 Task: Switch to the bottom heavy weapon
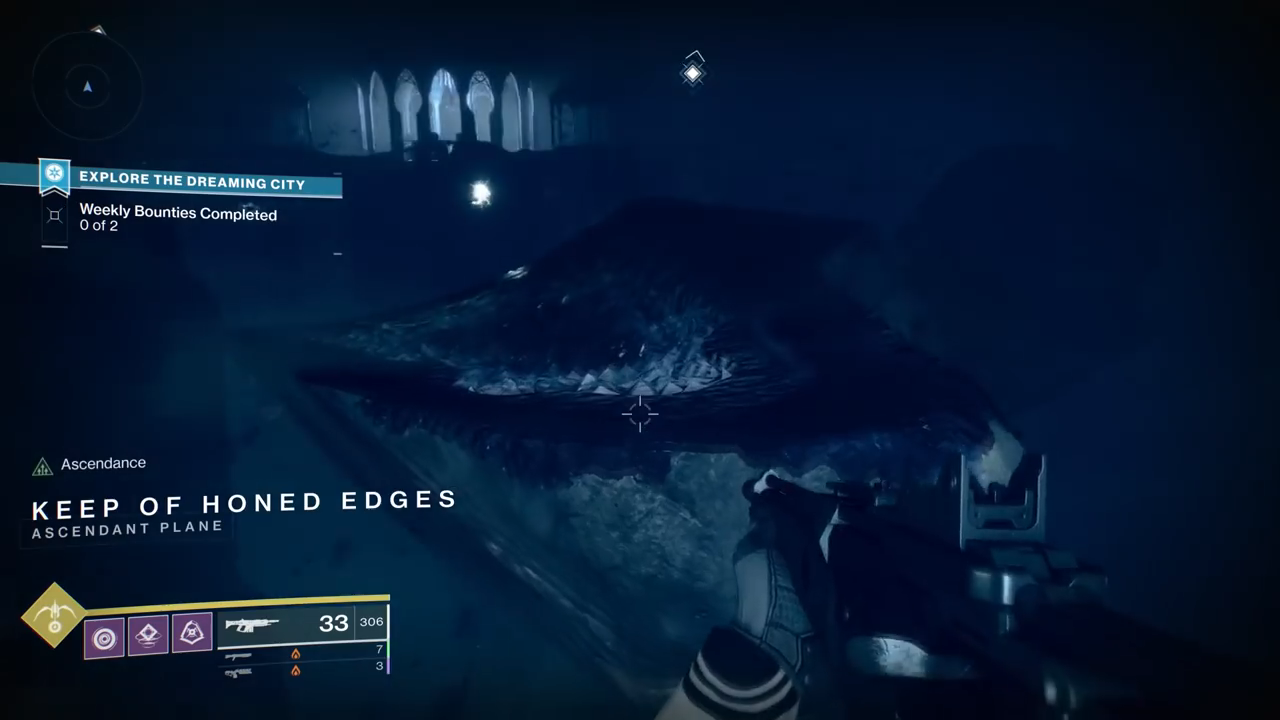tap(238, 672)
